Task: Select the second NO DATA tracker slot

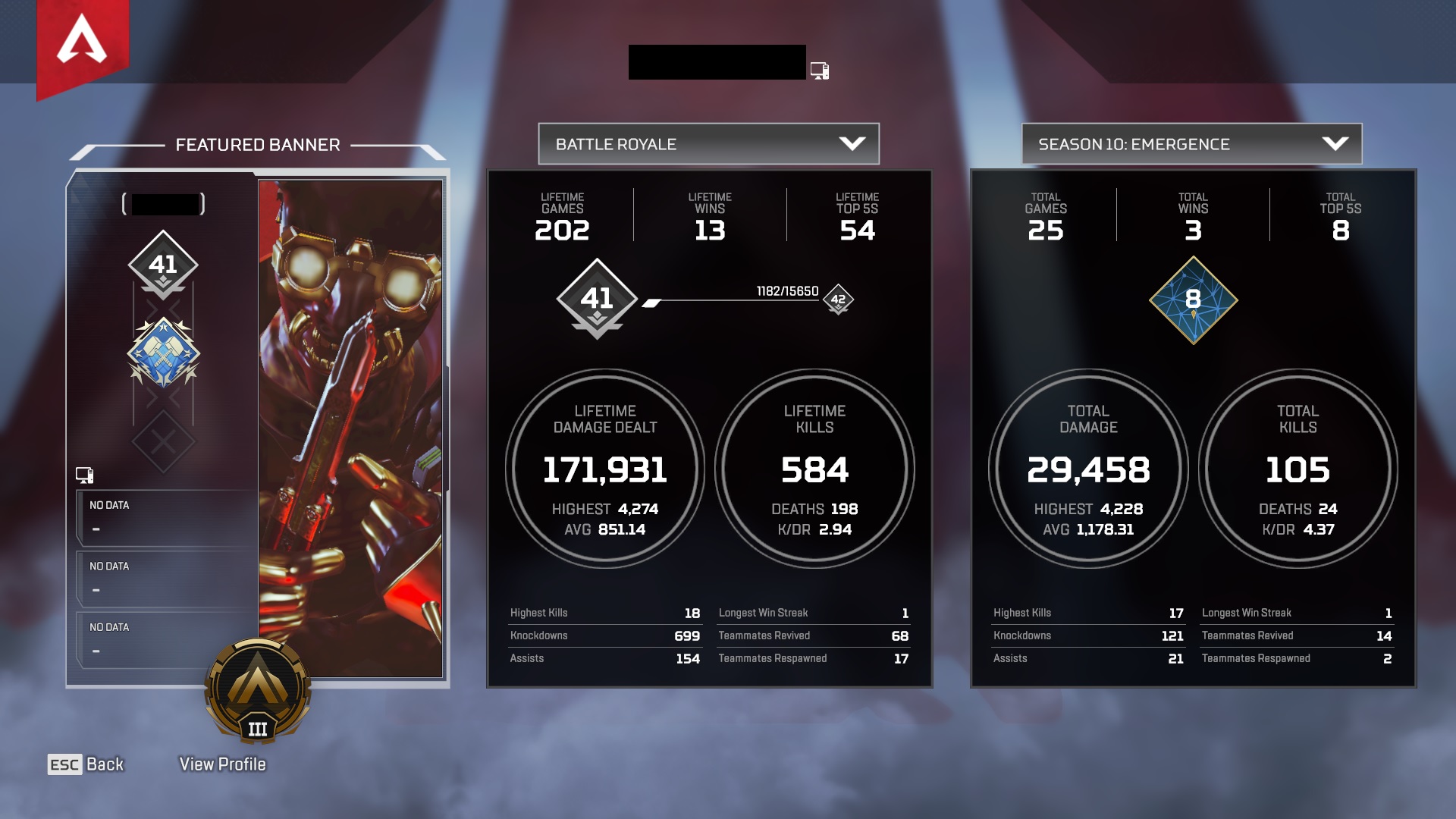Action: [167, 578]
